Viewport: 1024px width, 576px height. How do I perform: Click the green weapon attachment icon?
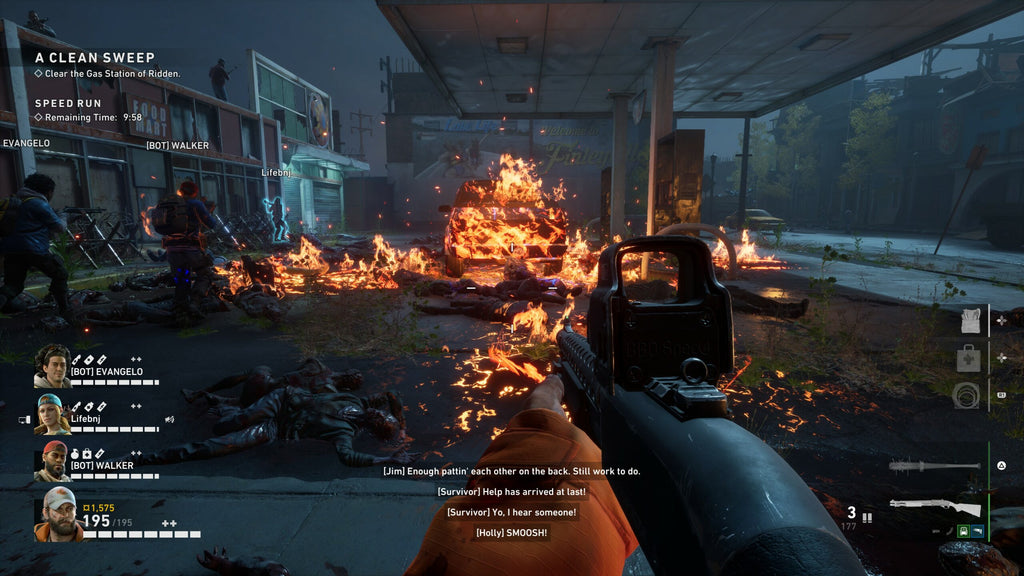tap(963, 531)
